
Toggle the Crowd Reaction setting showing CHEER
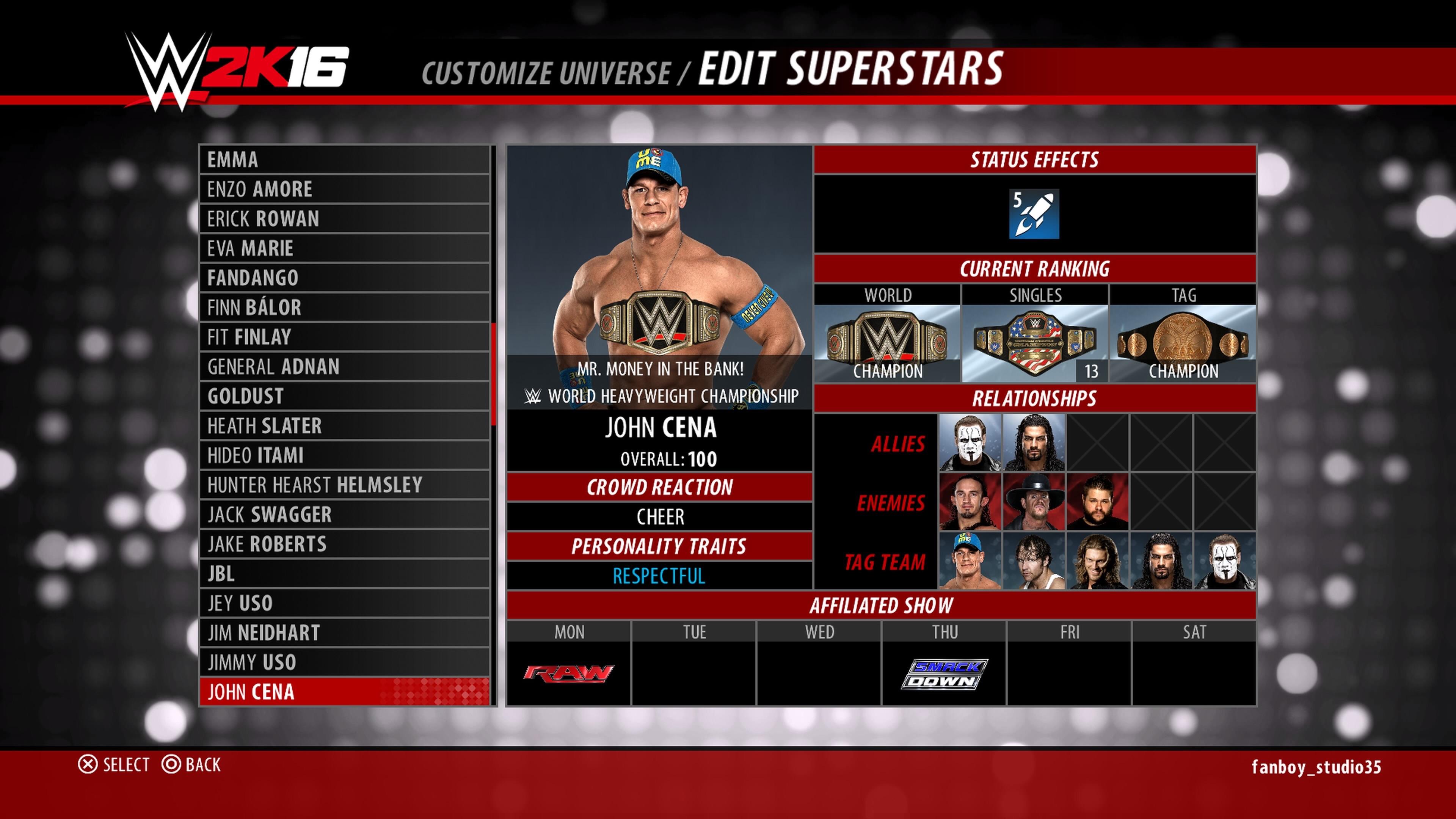click(659, 516)
